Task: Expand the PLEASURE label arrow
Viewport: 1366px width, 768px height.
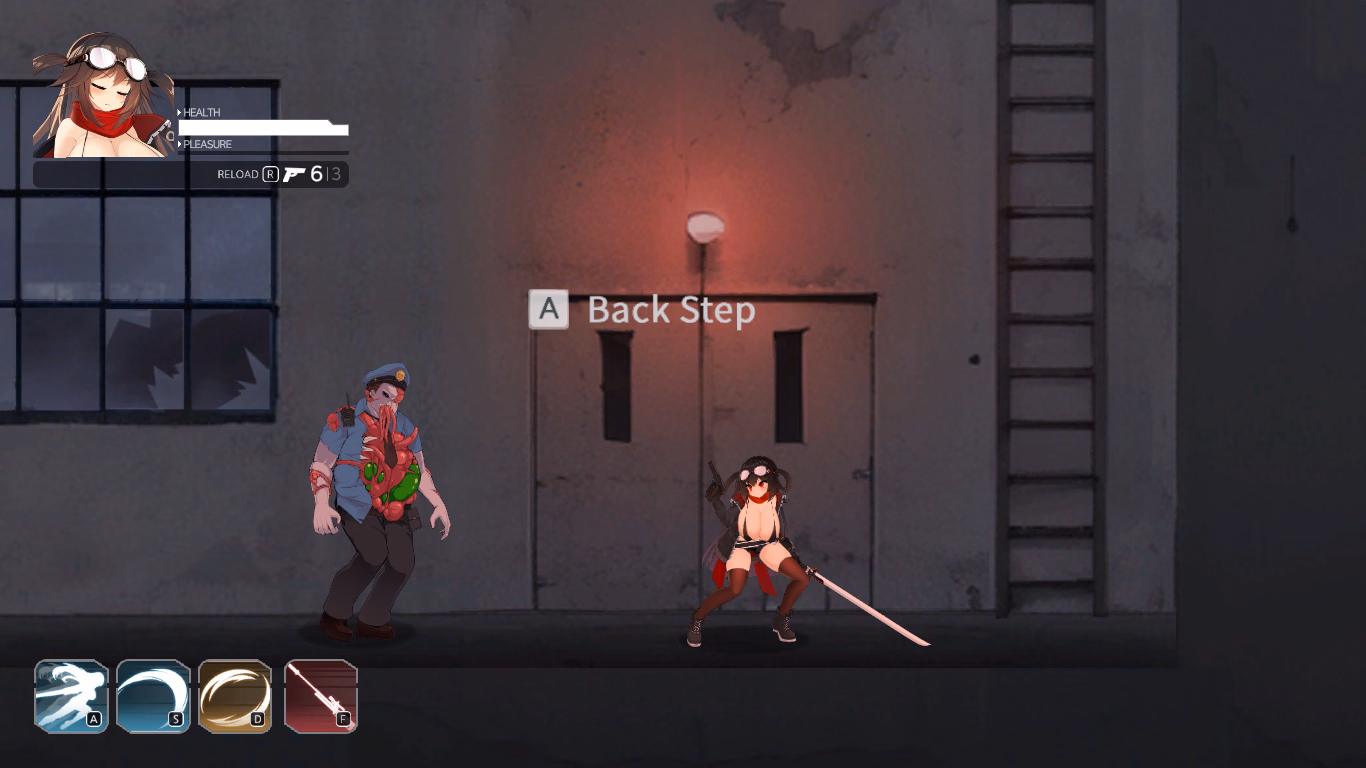Action: [x=180, y=144]
